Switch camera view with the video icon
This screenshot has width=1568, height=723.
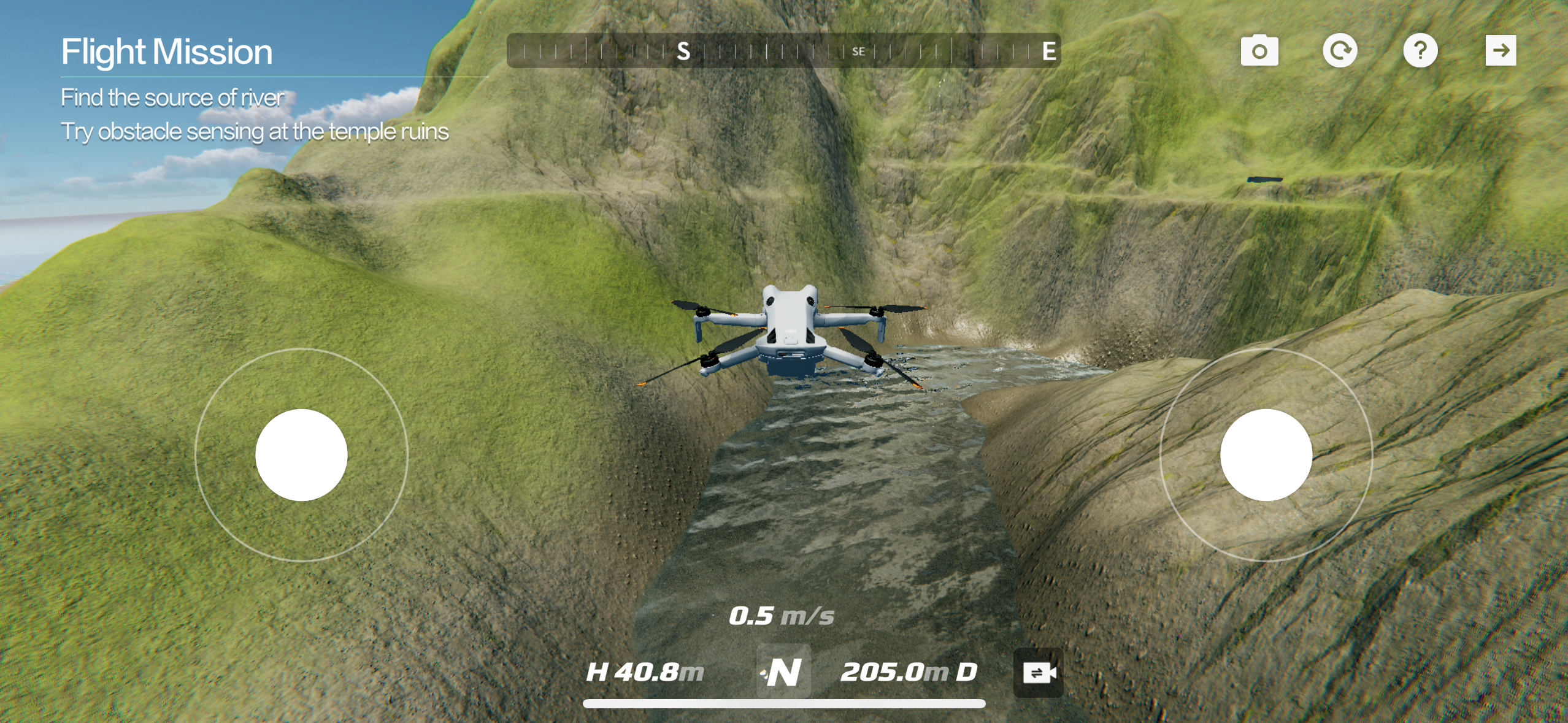click(x=1039, y=673)
